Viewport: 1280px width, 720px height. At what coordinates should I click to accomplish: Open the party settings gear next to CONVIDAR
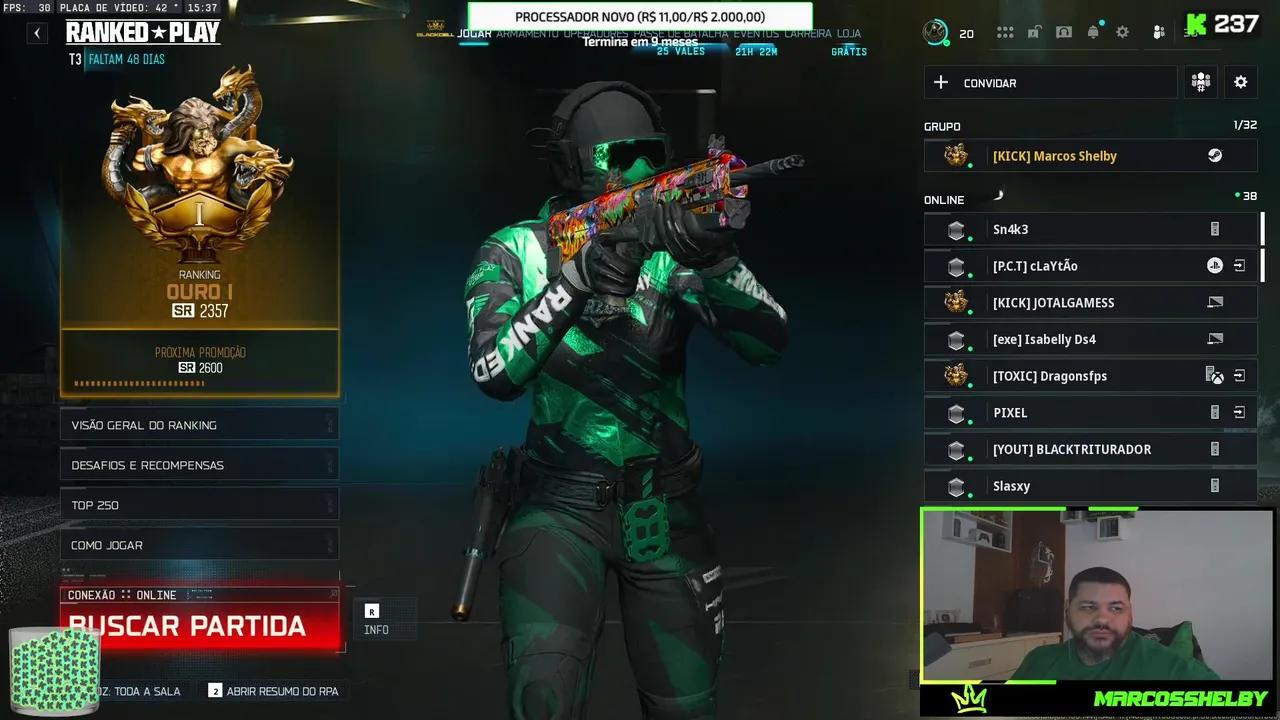[x=1240, y=82]
